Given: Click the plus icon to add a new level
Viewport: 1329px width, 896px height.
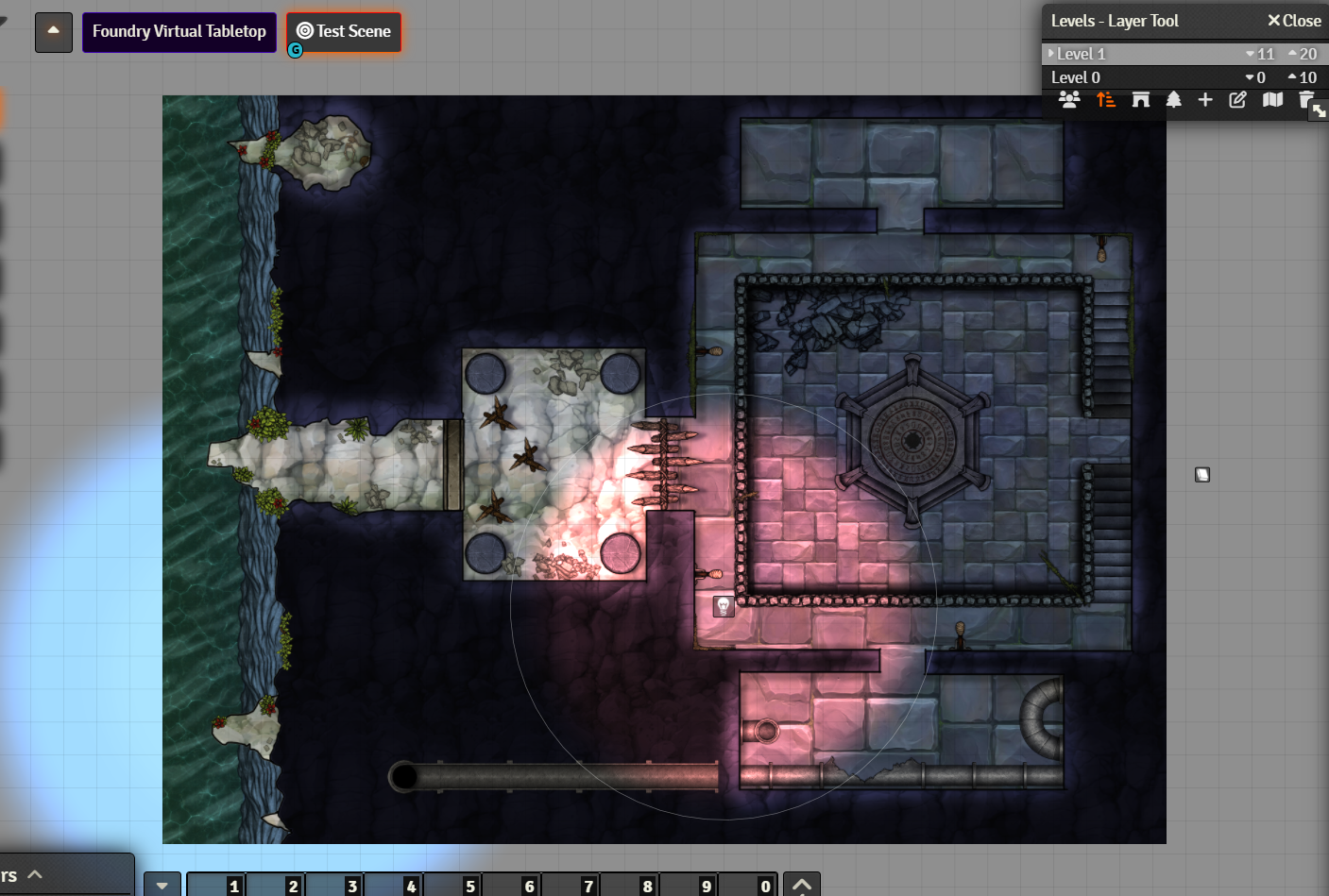Looking at the screenshot, I should (x=1205, y=99).
